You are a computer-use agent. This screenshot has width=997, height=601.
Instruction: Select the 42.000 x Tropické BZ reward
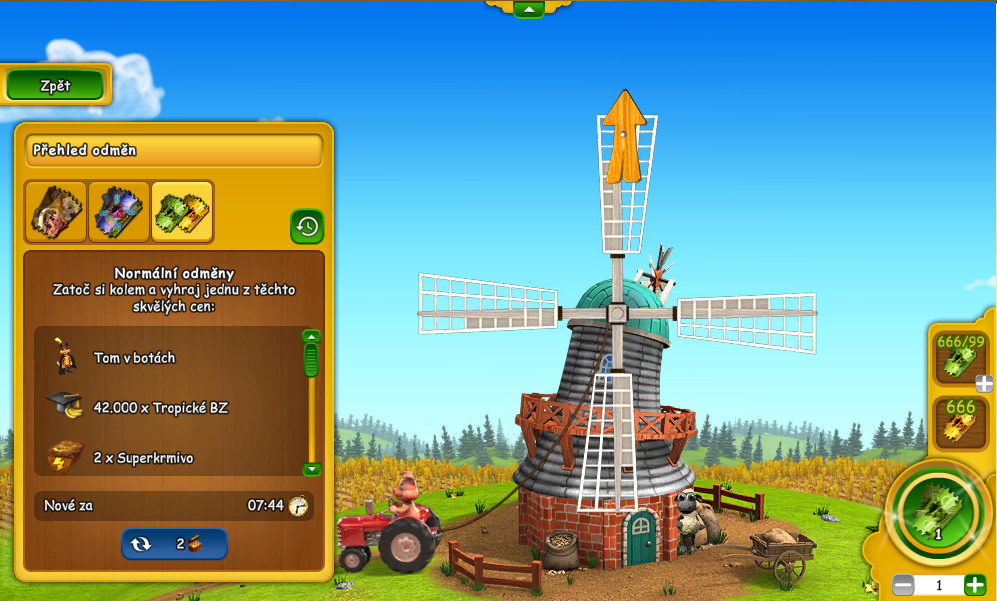click(x=170, y=407)
